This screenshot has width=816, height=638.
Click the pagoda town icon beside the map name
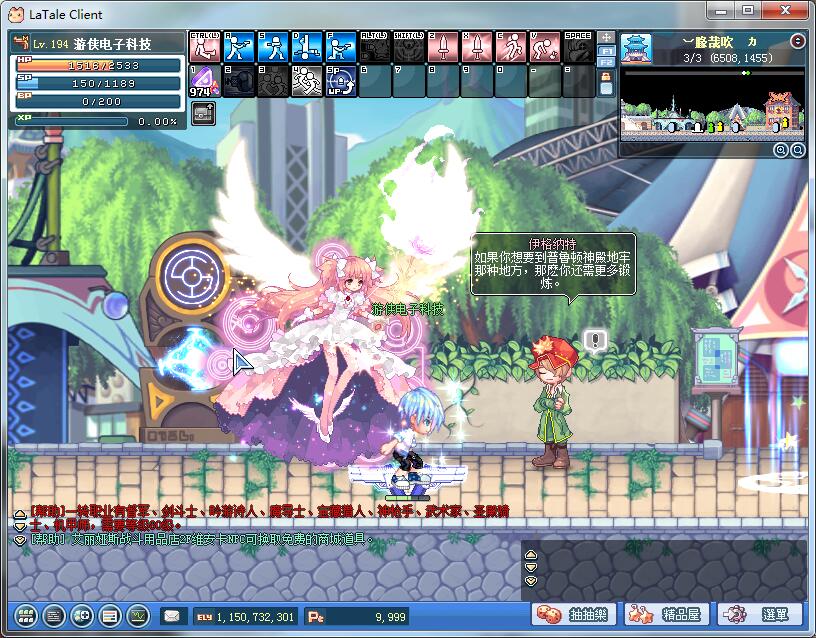tap(636, 46)
